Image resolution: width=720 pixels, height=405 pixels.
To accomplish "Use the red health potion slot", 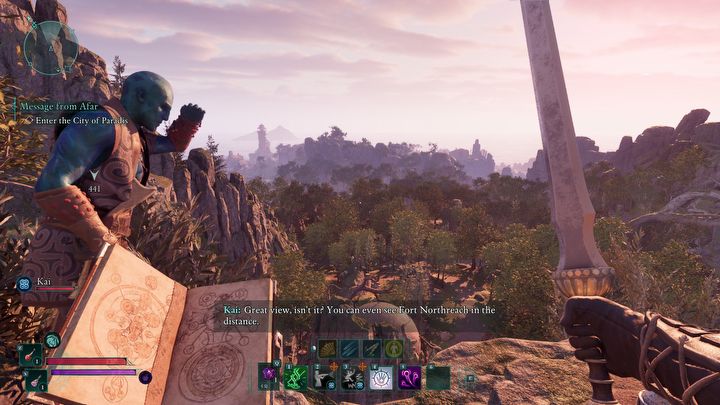I will [x=31, y=355].
